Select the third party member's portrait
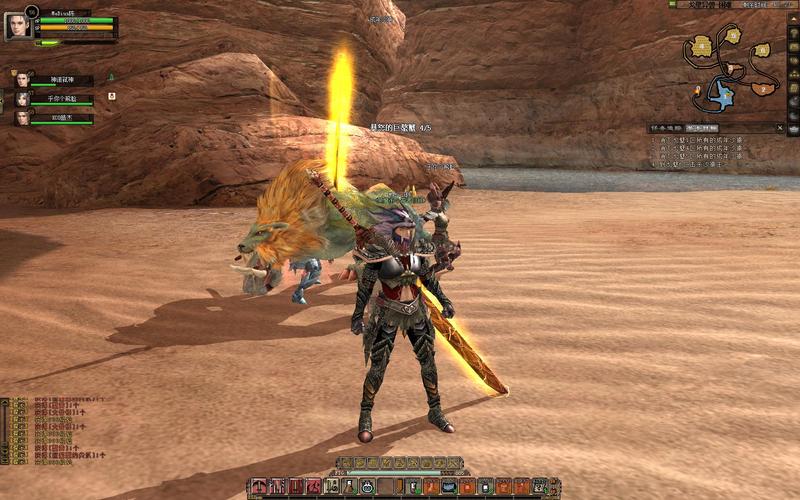800x500 pixels. tap(22, 117)
